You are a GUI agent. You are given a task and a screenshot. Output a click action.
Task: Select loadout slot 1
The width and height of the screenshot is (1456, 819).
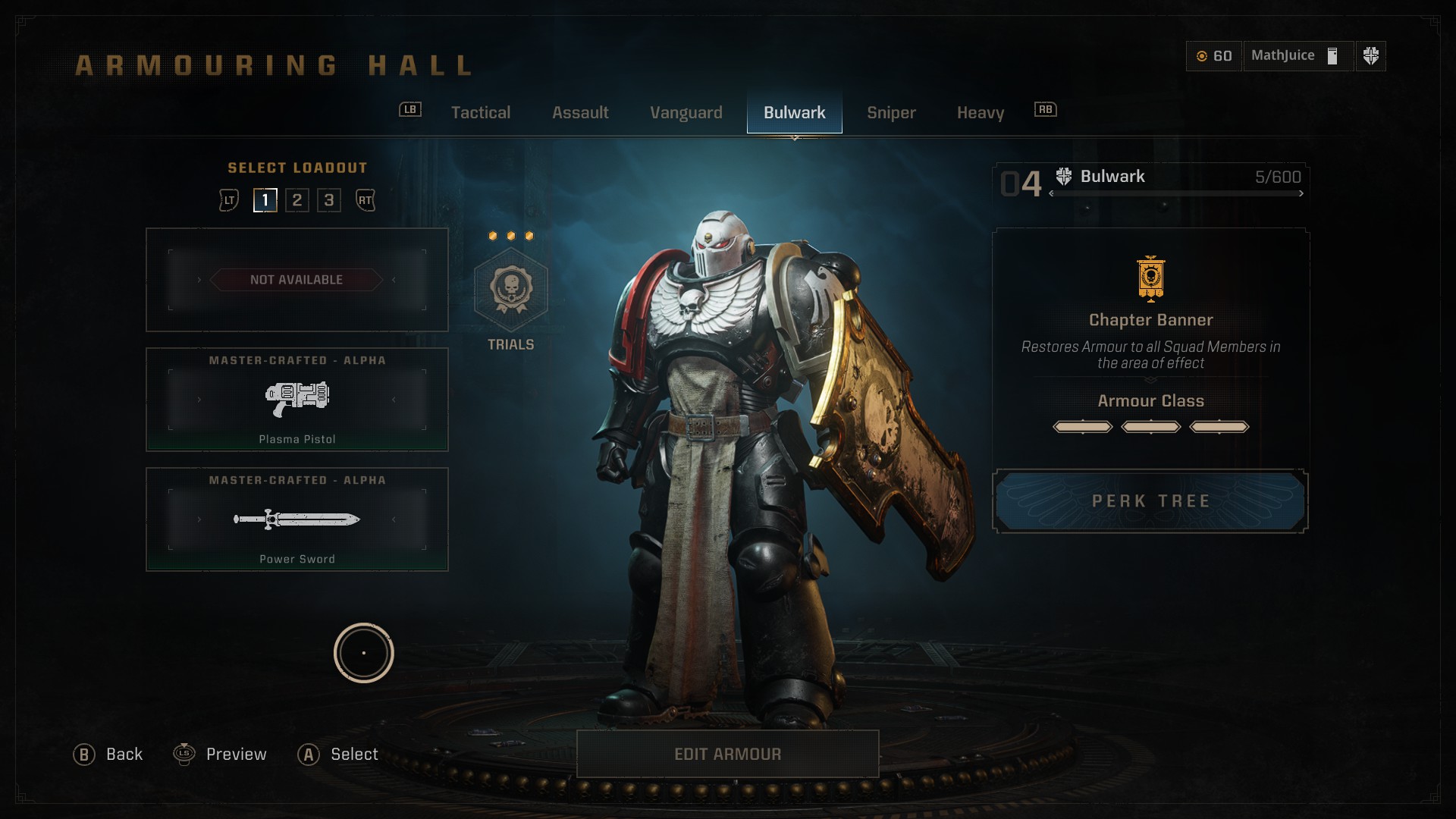[265, 200]
